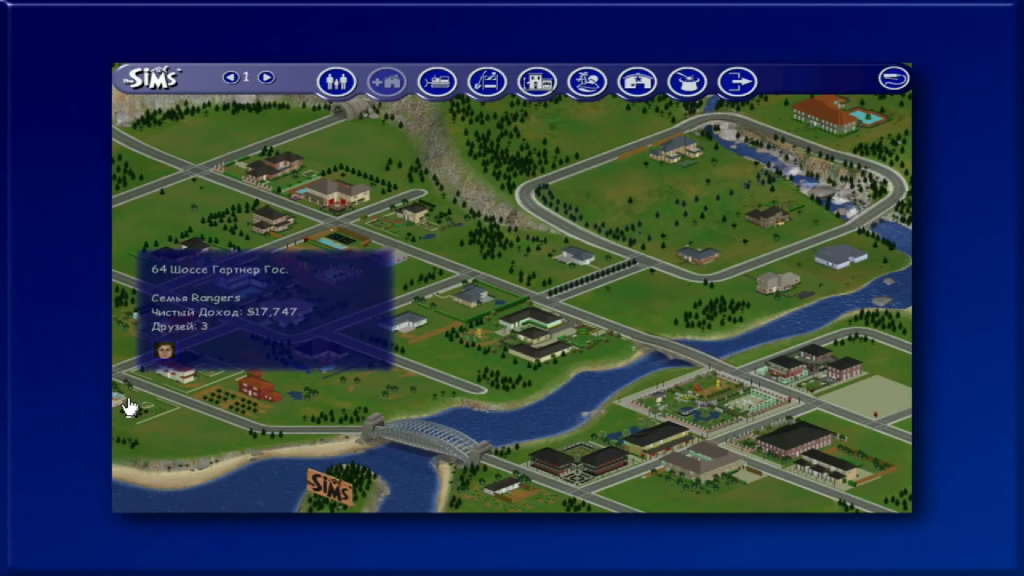Open the star-marked building icon
This screenshot has height=576, width=1024.
coord(637,82)
